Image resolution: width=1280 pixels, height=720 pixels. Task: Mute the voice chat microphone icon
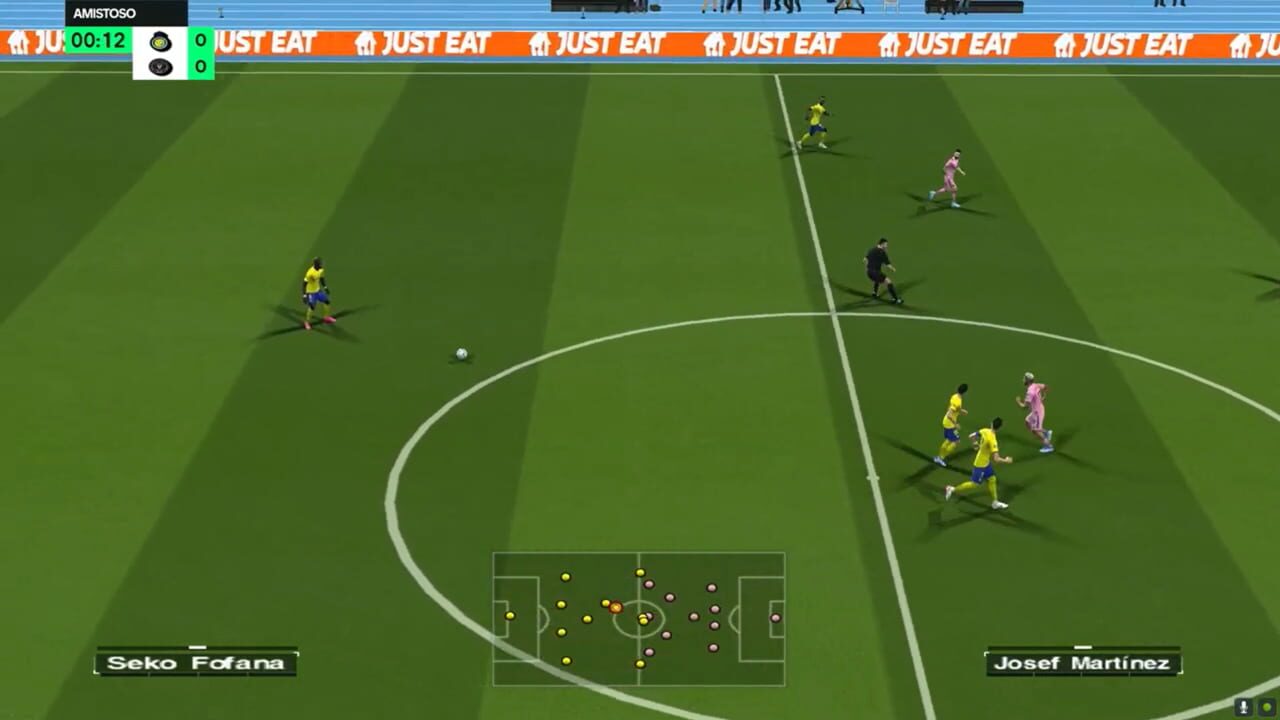pyautogui.click(x=1244, y=706)
